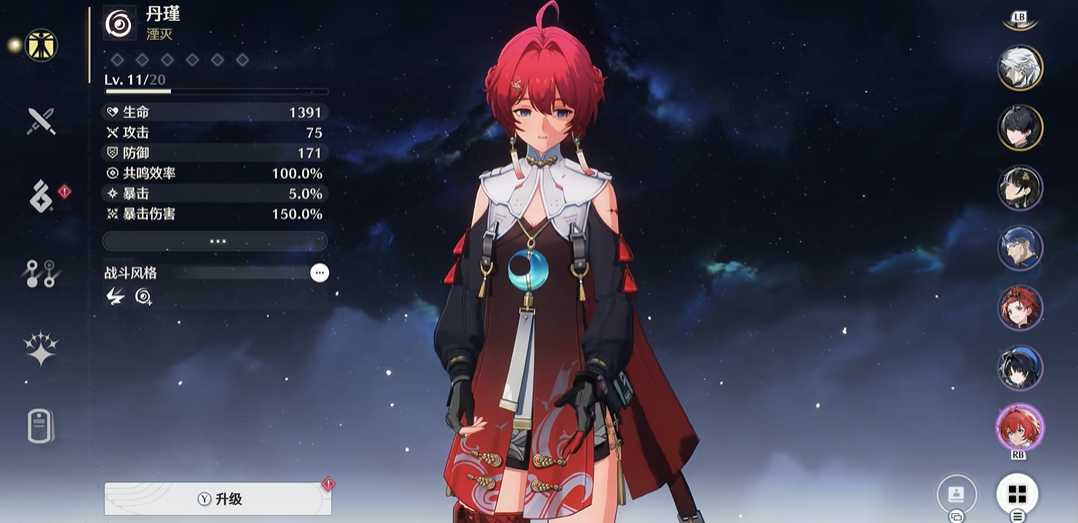1078x523 pixels.
Task: Open the four-square grid menu button
Action: click(x=1017, y=494)
